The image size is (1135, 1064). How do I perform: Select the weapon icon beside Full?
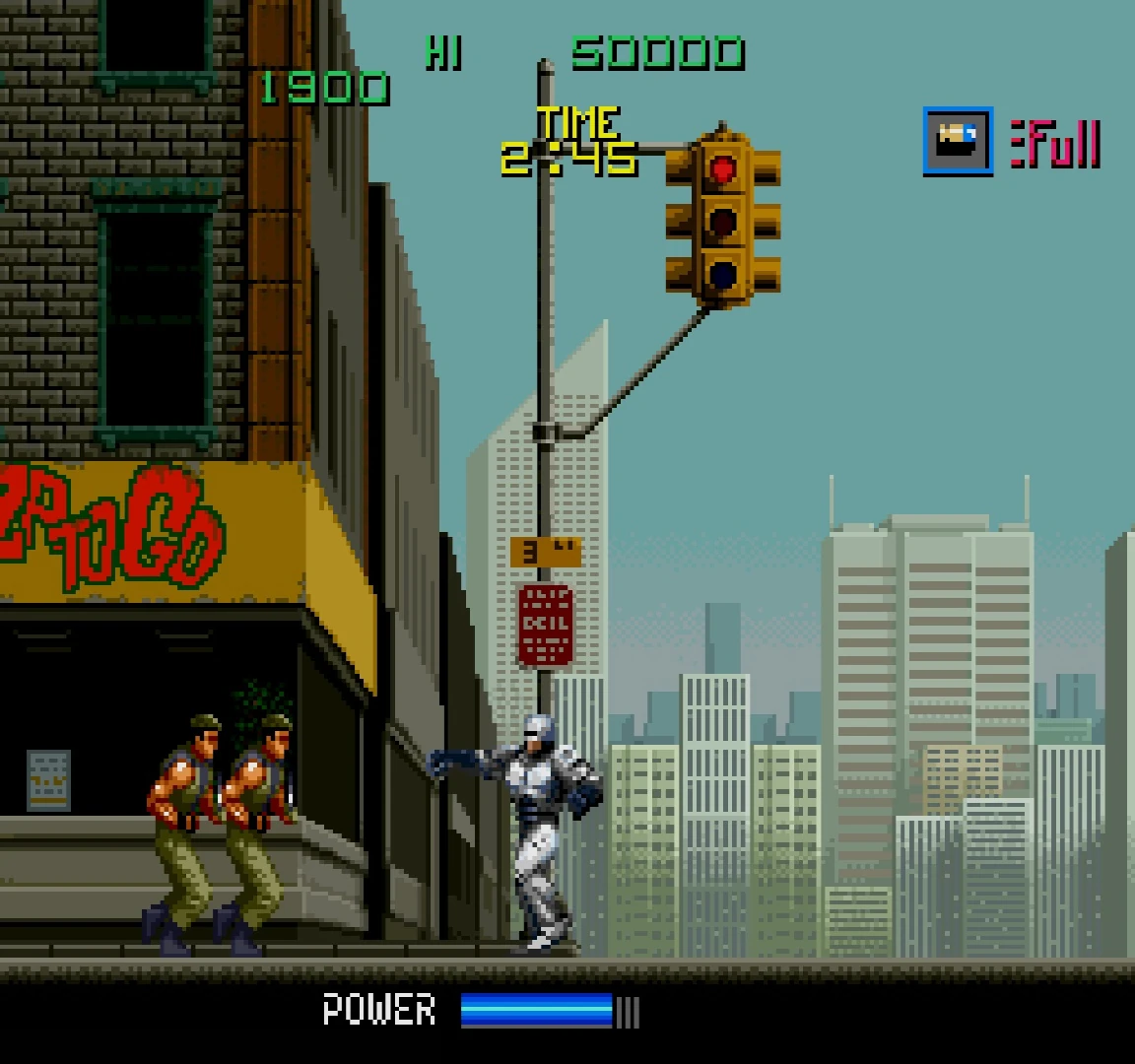point(957,142)
